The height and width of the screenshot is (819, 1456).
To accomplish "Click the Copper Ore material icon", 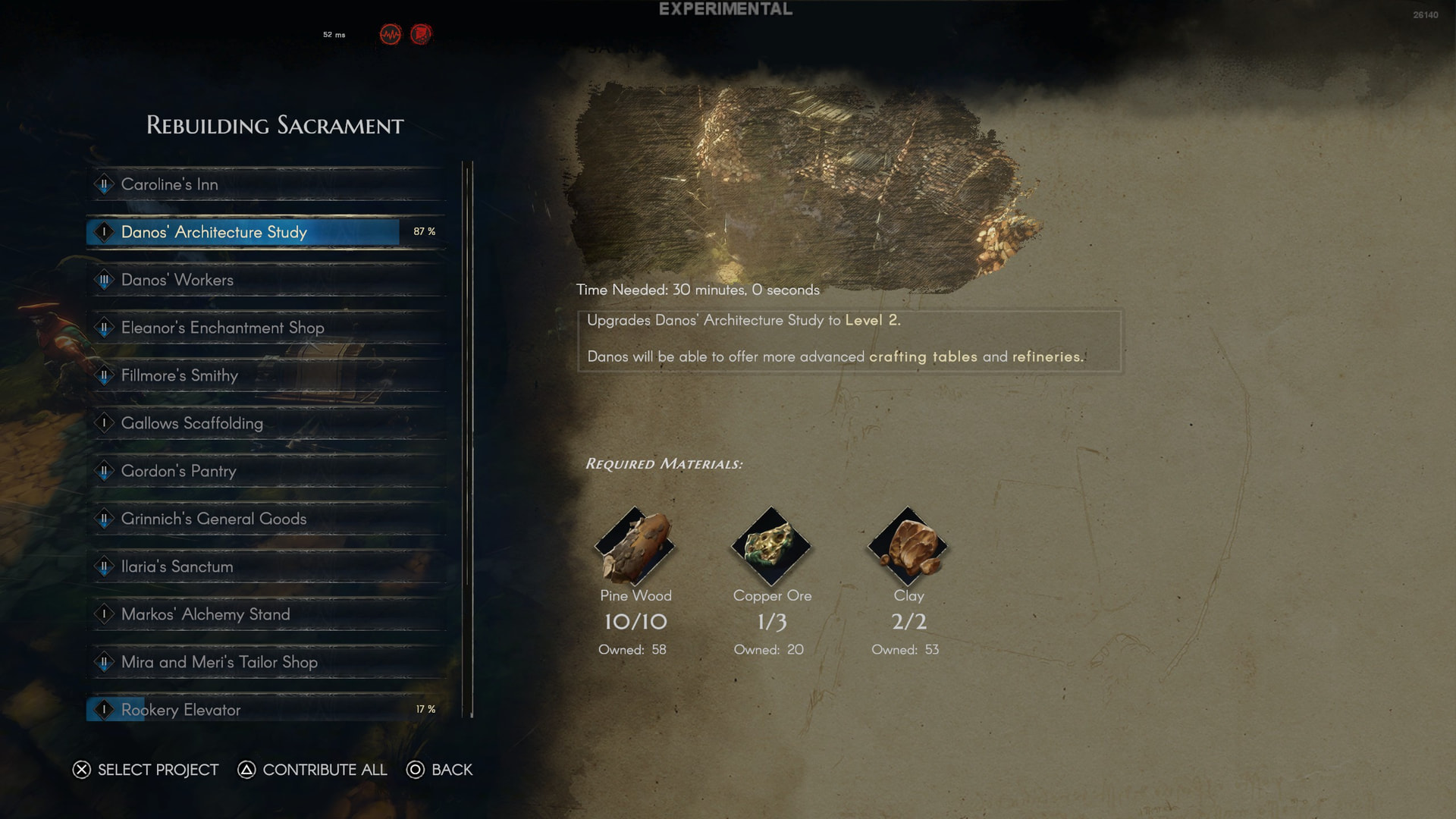I will click(x=772, y=546).
